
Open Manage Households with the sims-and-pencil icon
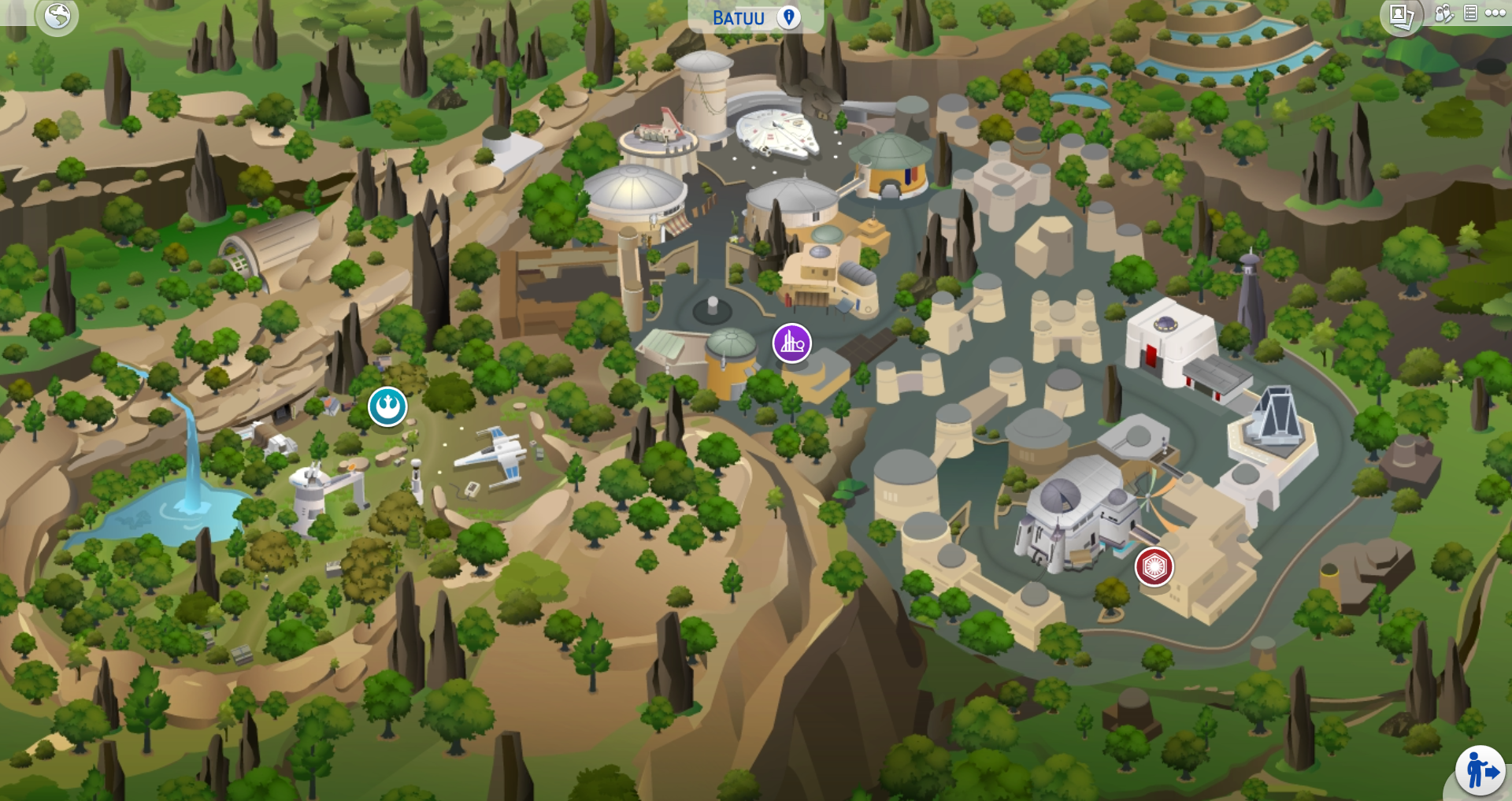tap(1445, 14)
